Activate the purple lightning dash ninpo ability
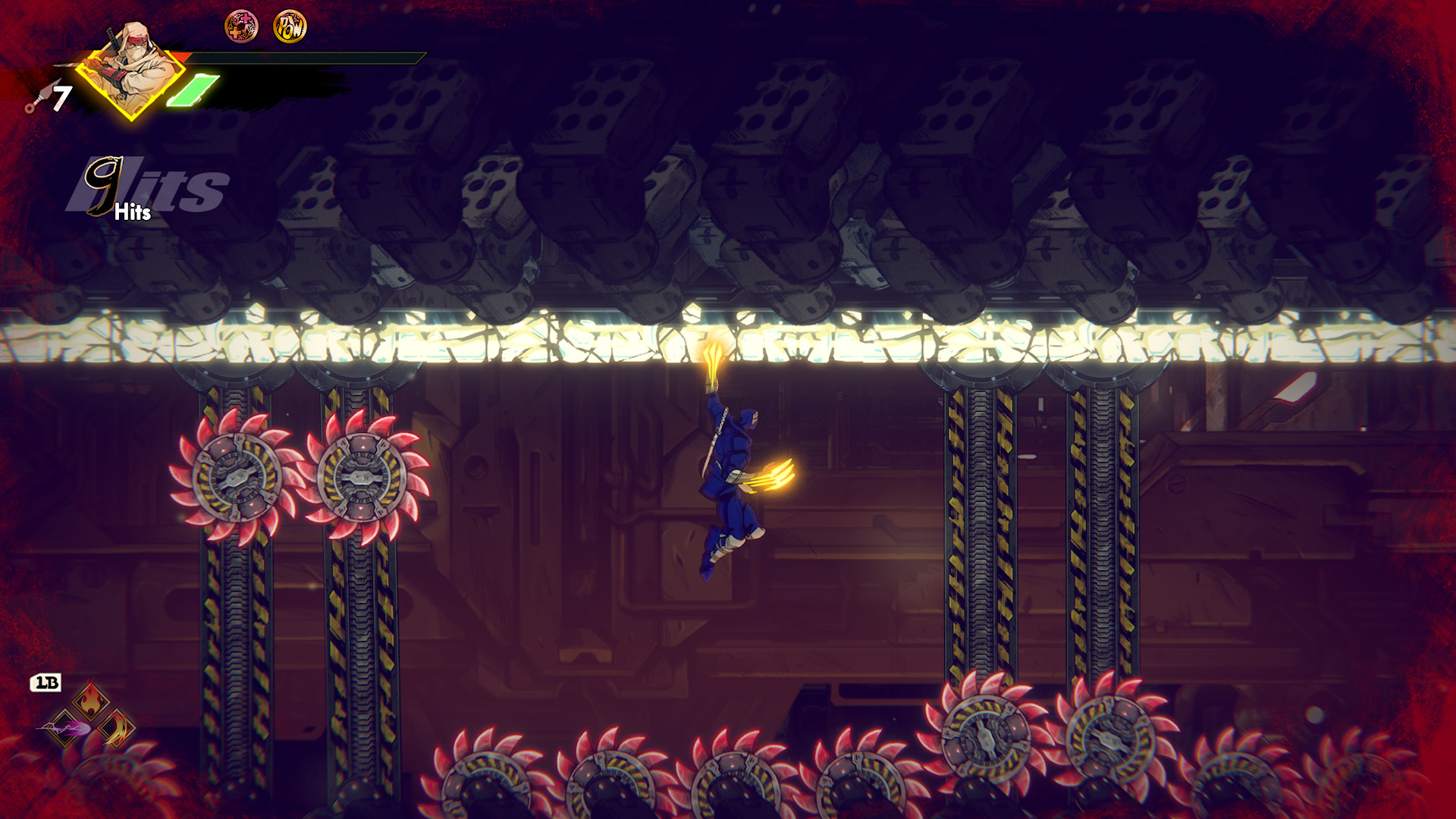This screenshot has width=1456, height=819. 65,730
